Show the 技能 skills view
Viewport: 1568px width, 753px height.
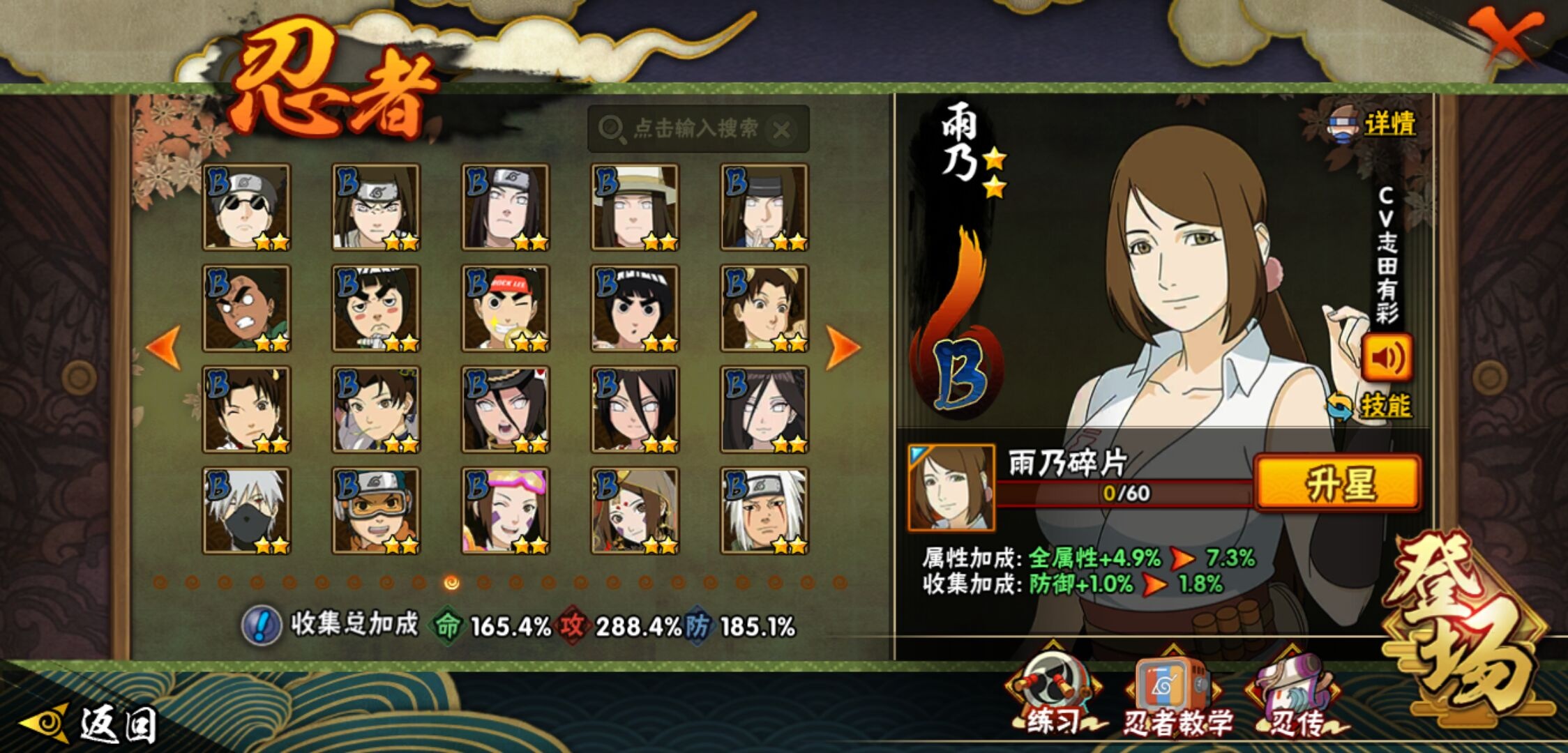(x=1370, y=406)
